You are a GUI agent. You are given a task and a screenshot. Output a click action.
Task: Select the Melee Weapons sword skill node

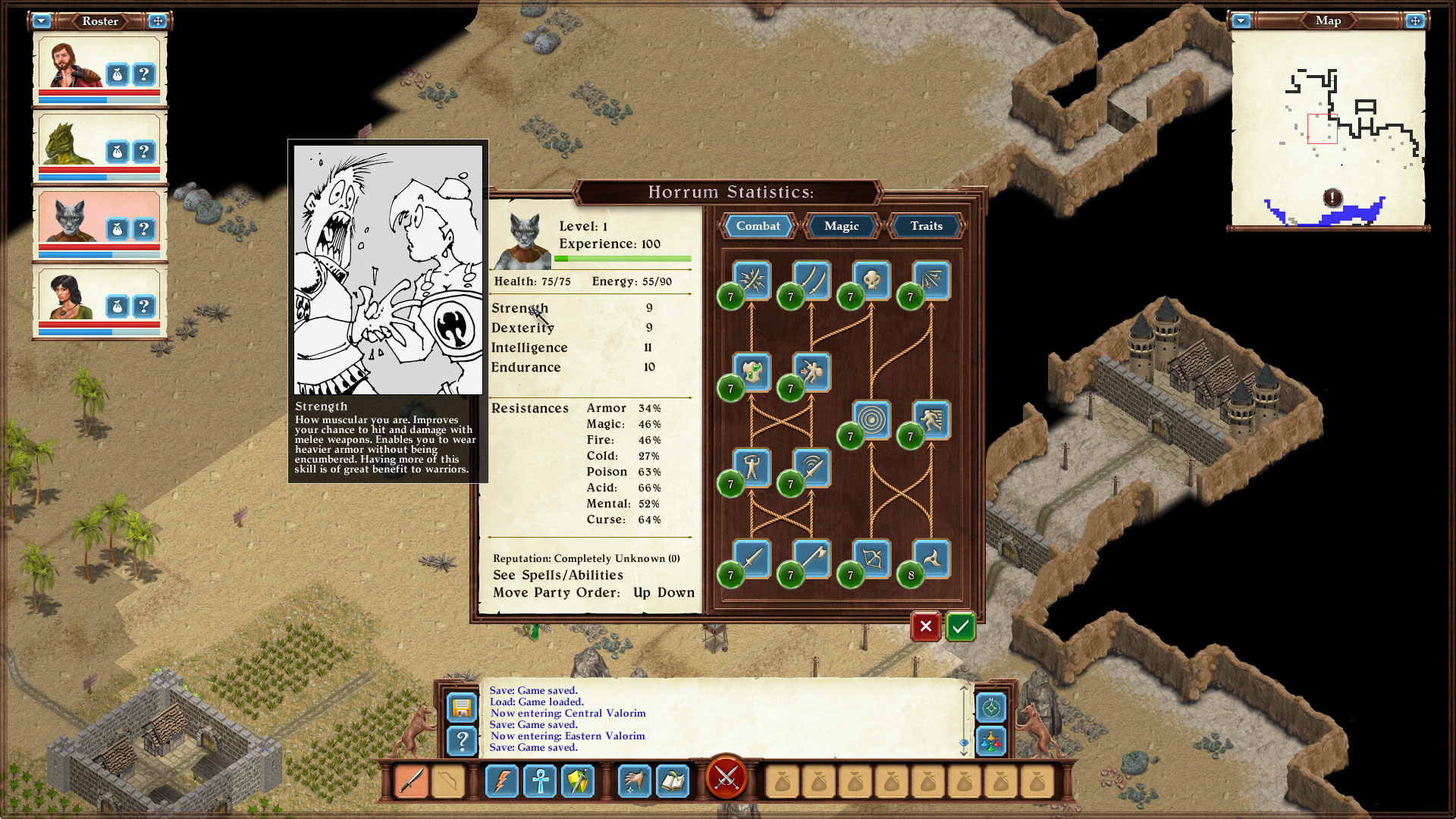click(751, 560)
